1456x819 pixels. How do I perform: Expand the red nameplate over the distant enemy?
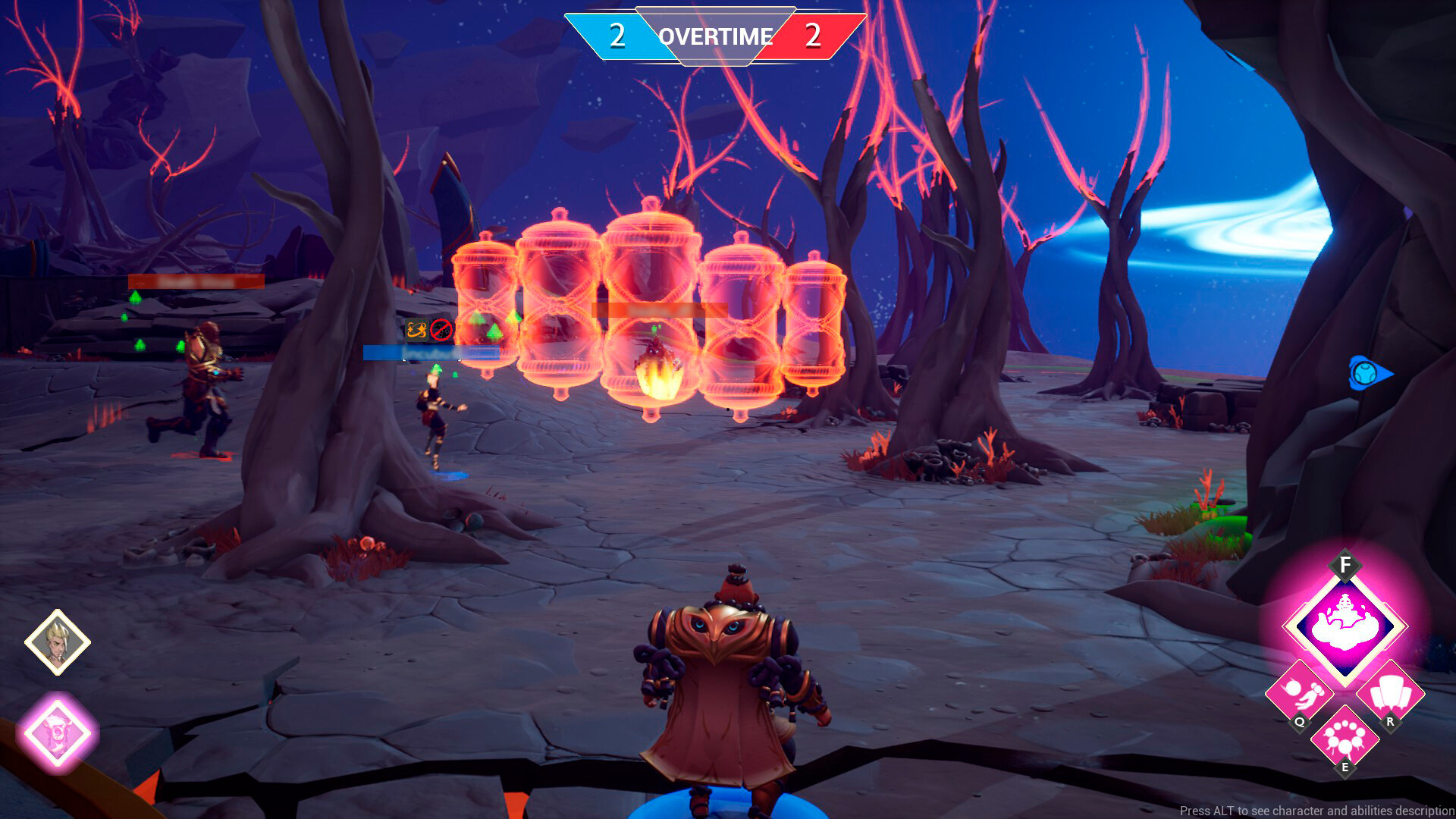coord(195,281)
